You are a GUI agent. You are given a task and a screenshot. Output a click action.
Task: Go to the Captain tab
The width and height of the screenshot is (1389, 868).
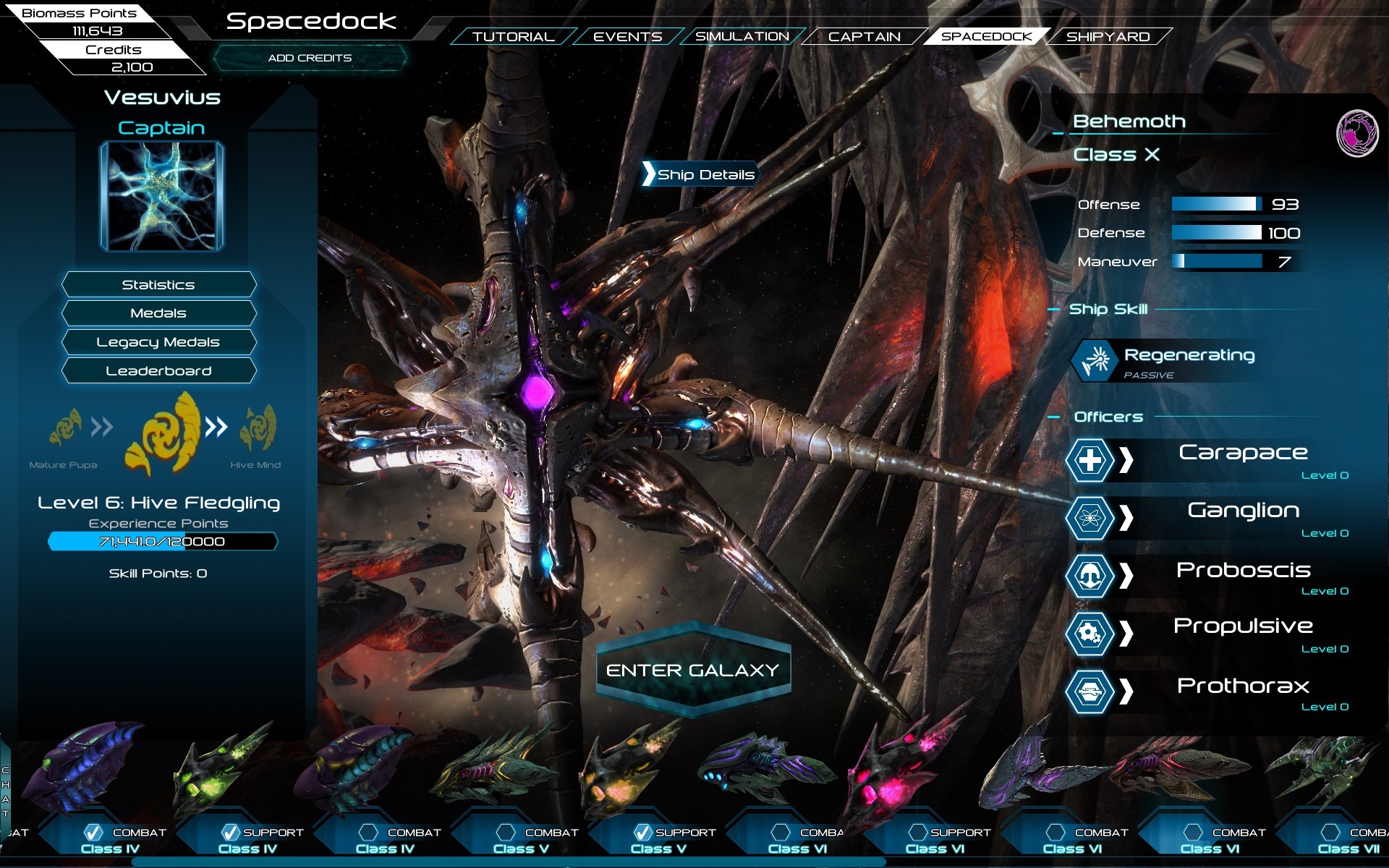[864, 36]
